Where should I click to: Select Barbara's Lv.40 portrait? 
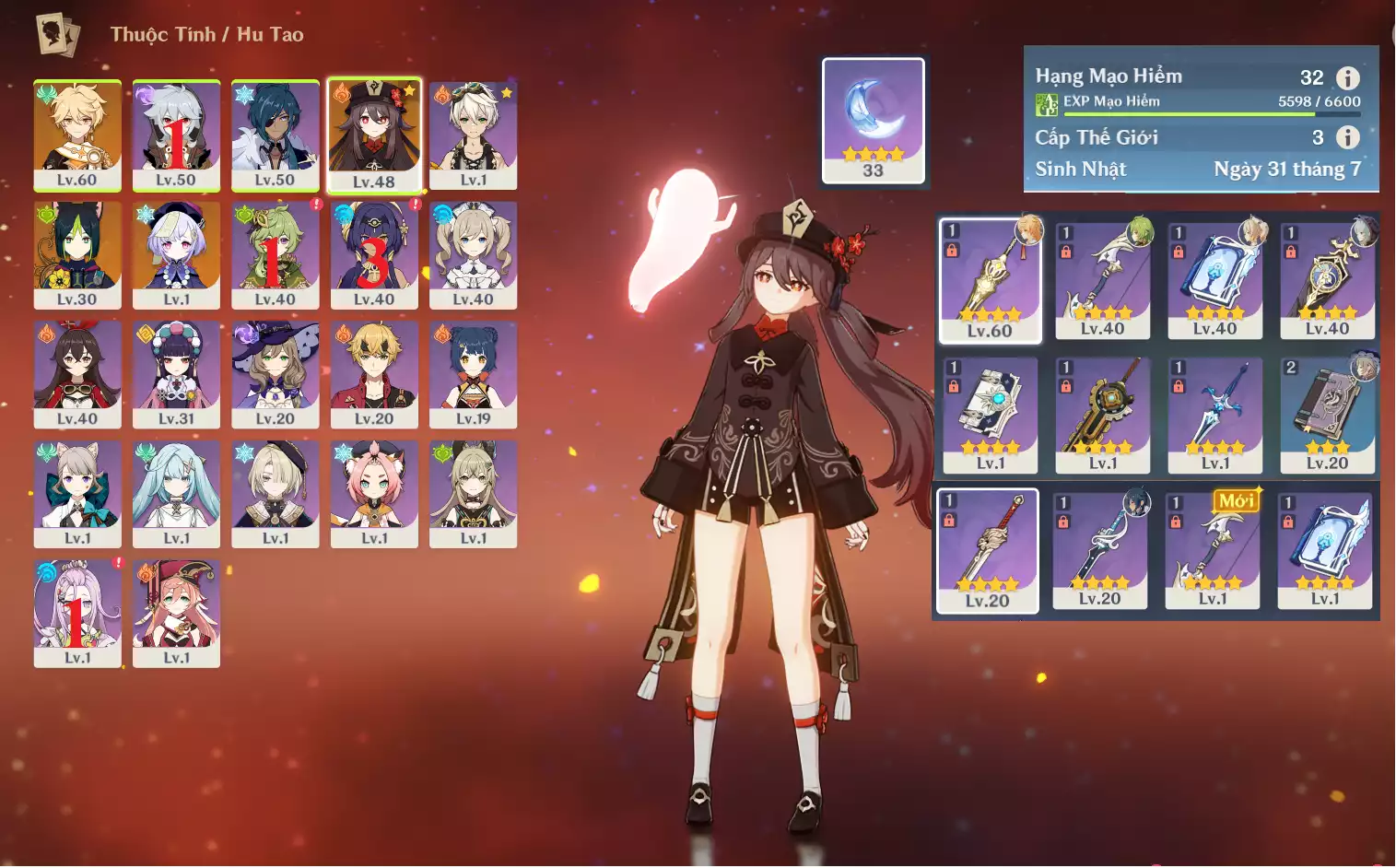(473, 255)
